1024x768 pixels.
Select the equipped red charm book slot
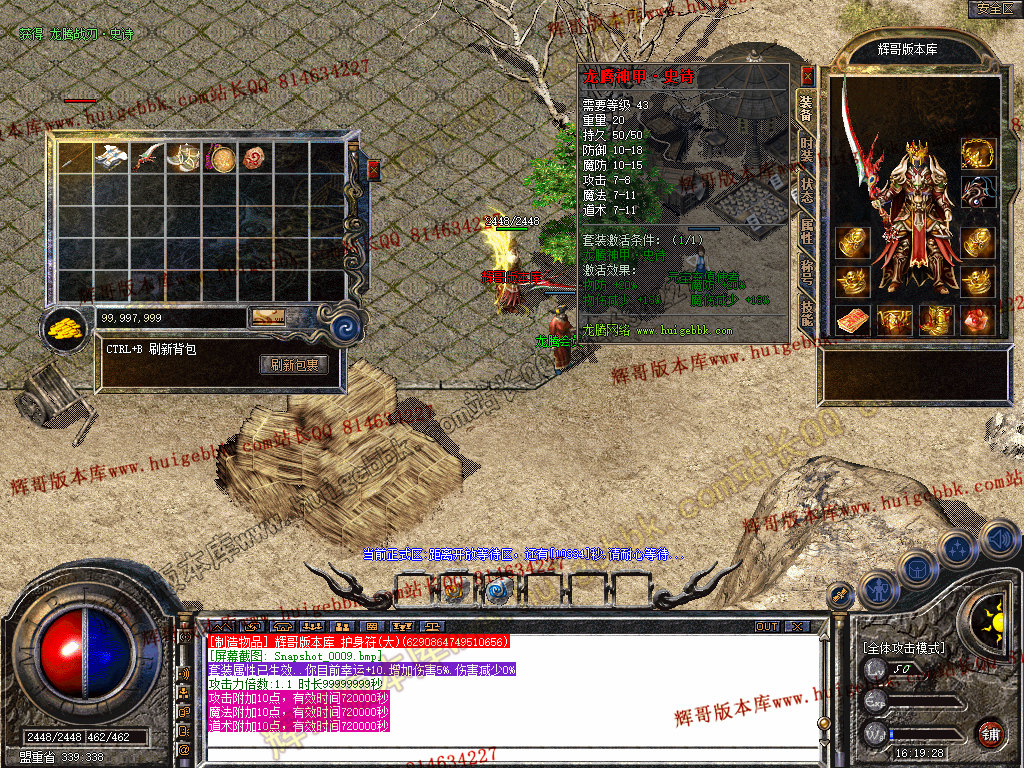853,320
